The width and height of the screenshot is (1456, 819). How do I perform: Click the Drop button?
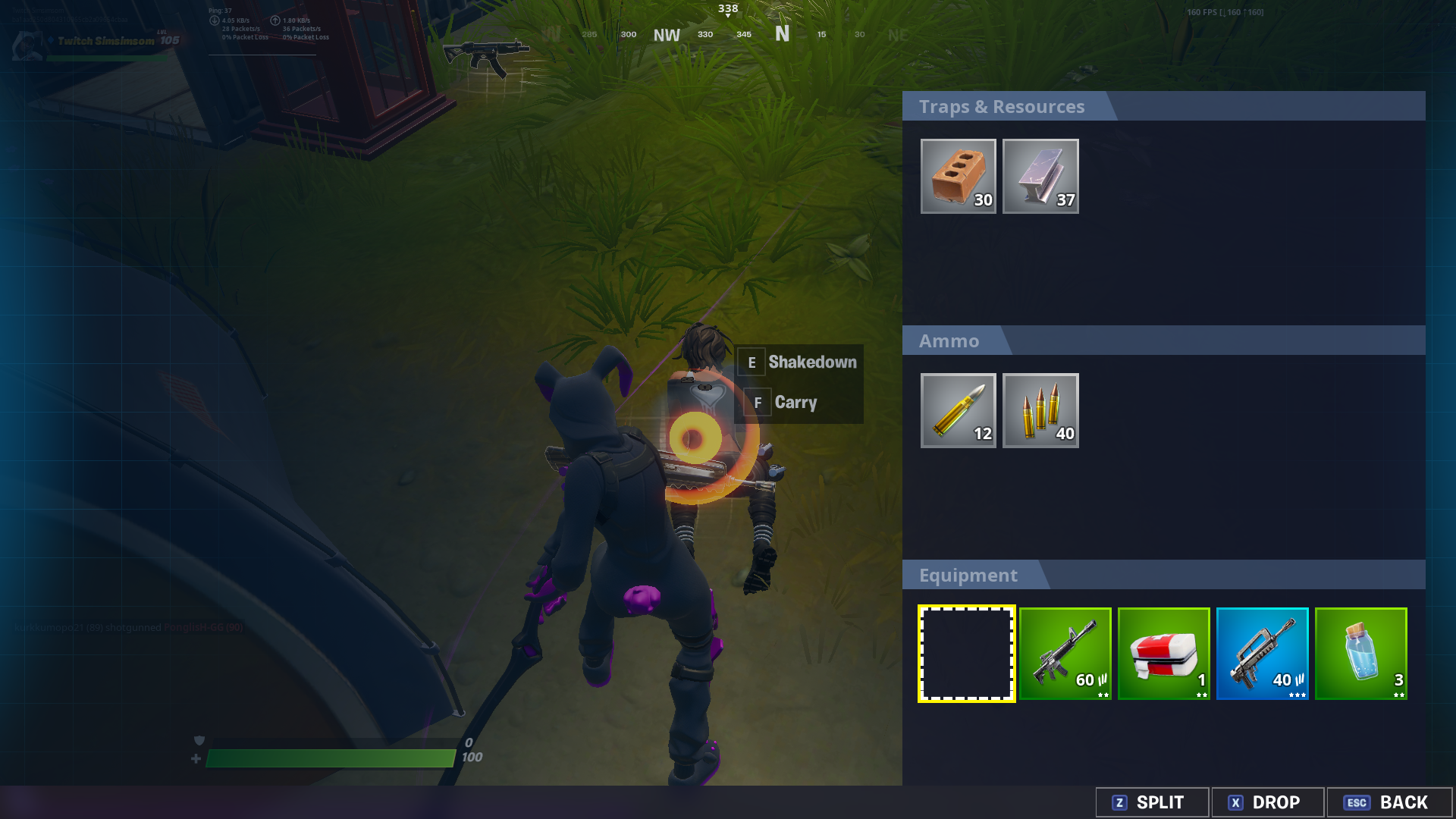click(1267, 802)
